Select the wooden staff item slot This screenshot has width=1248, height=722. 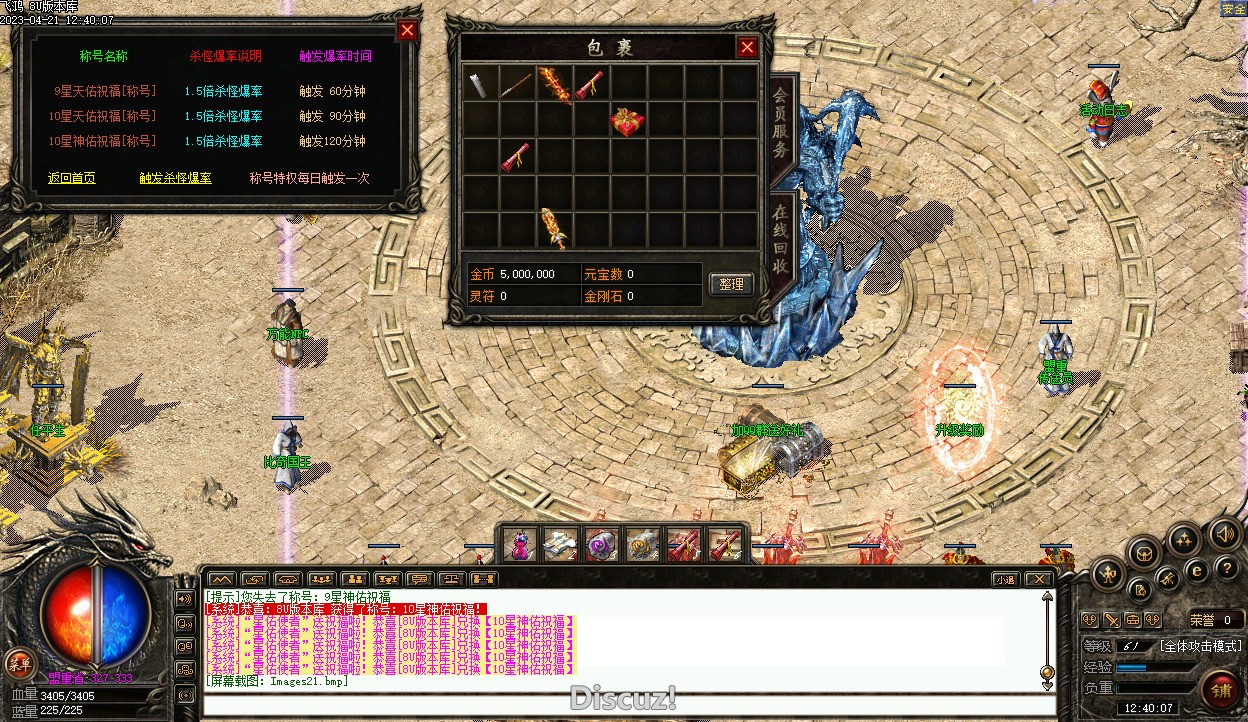click(516, 84)
